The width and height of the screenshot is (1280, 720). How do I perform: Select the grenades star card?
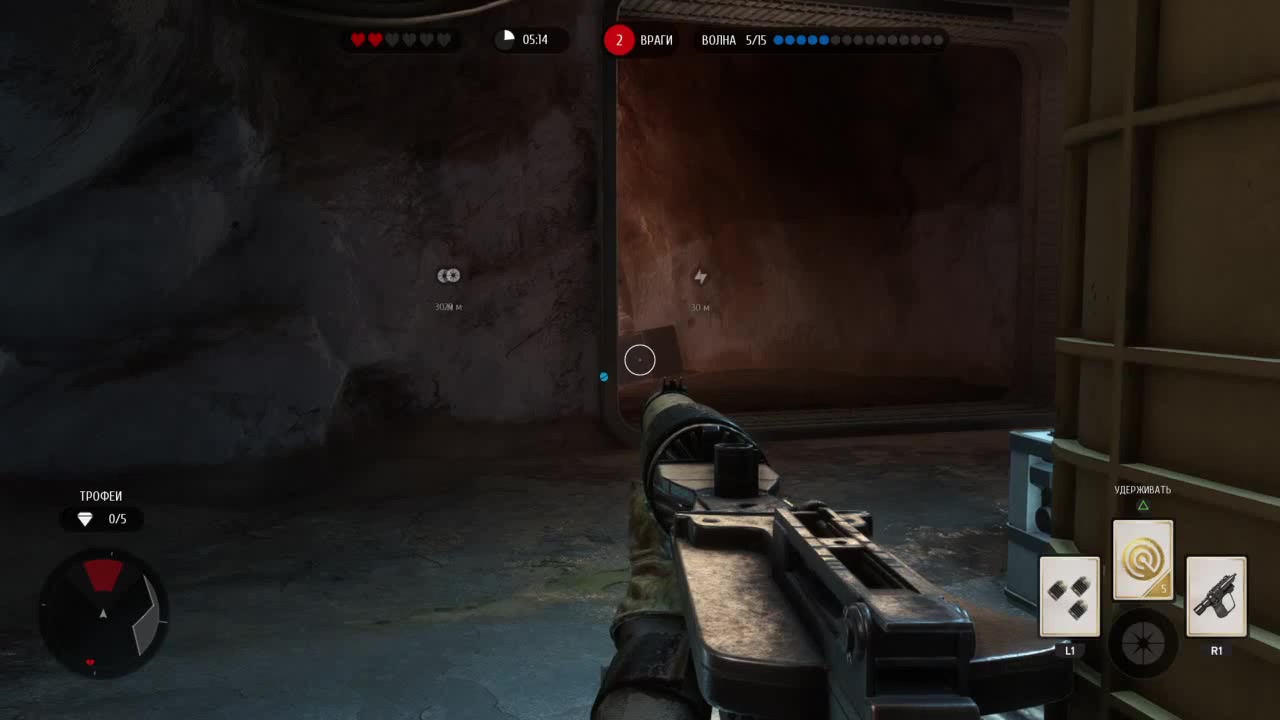[1070, 597]
